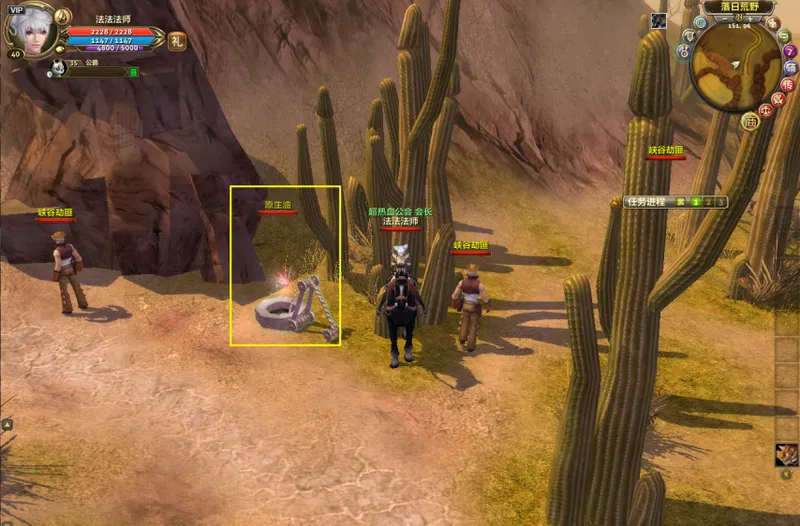Viewport: 800px width, 526px height.
Task: Click the dark square icon left of minimap
Action: [660, 20]
